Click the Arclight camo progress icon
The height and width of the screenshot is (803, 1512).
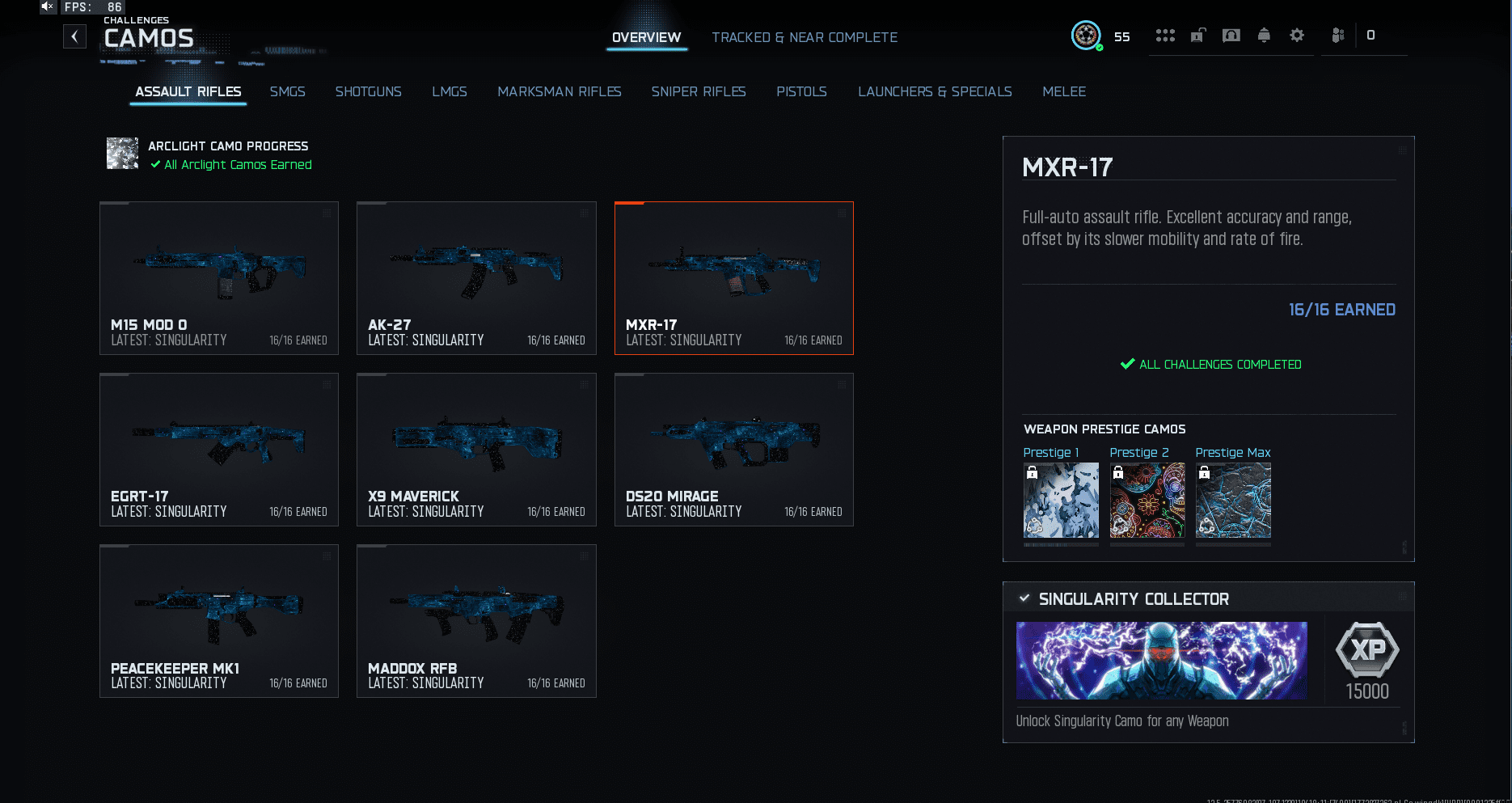pos(122,154)
